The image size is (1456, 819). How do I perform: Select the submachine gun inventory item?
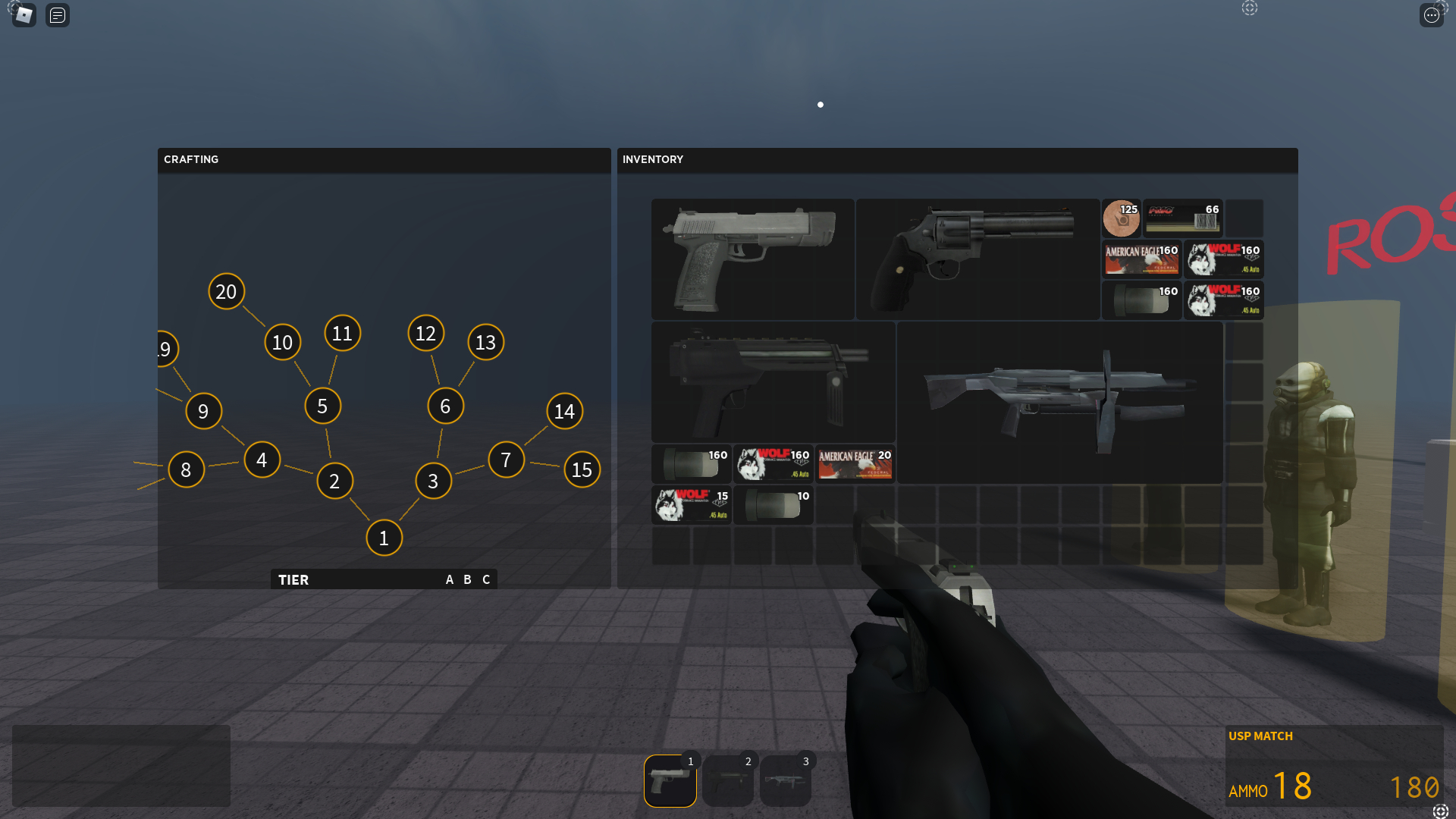click(773, 382)
